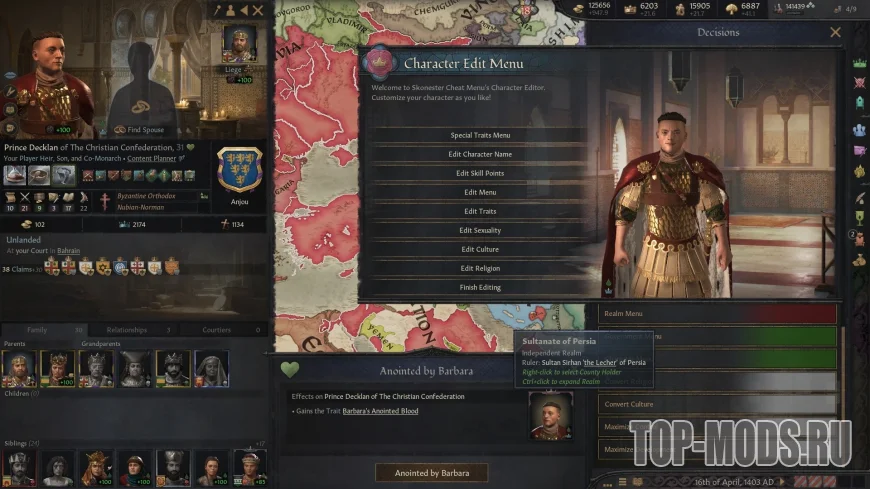Open the Special Traits Menu option
Screen dimensions: 870x489
(480, 135)
